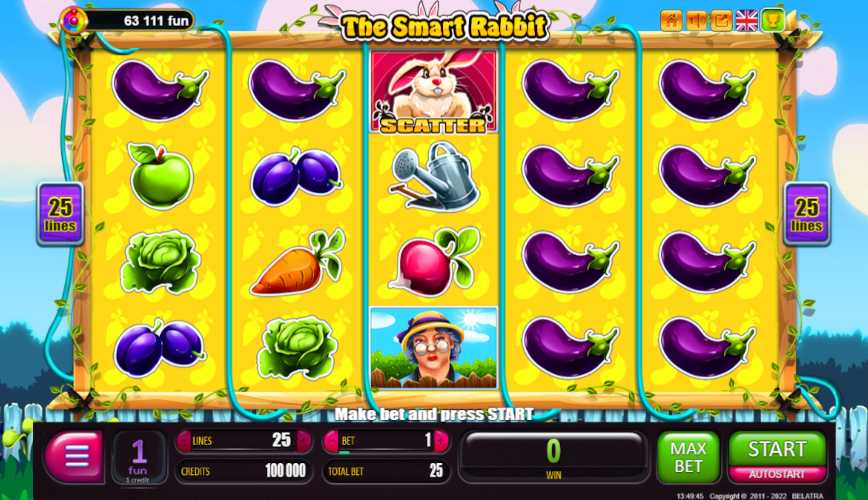
Task: Enable AUTOSTART mode
Action: point(777,474)
